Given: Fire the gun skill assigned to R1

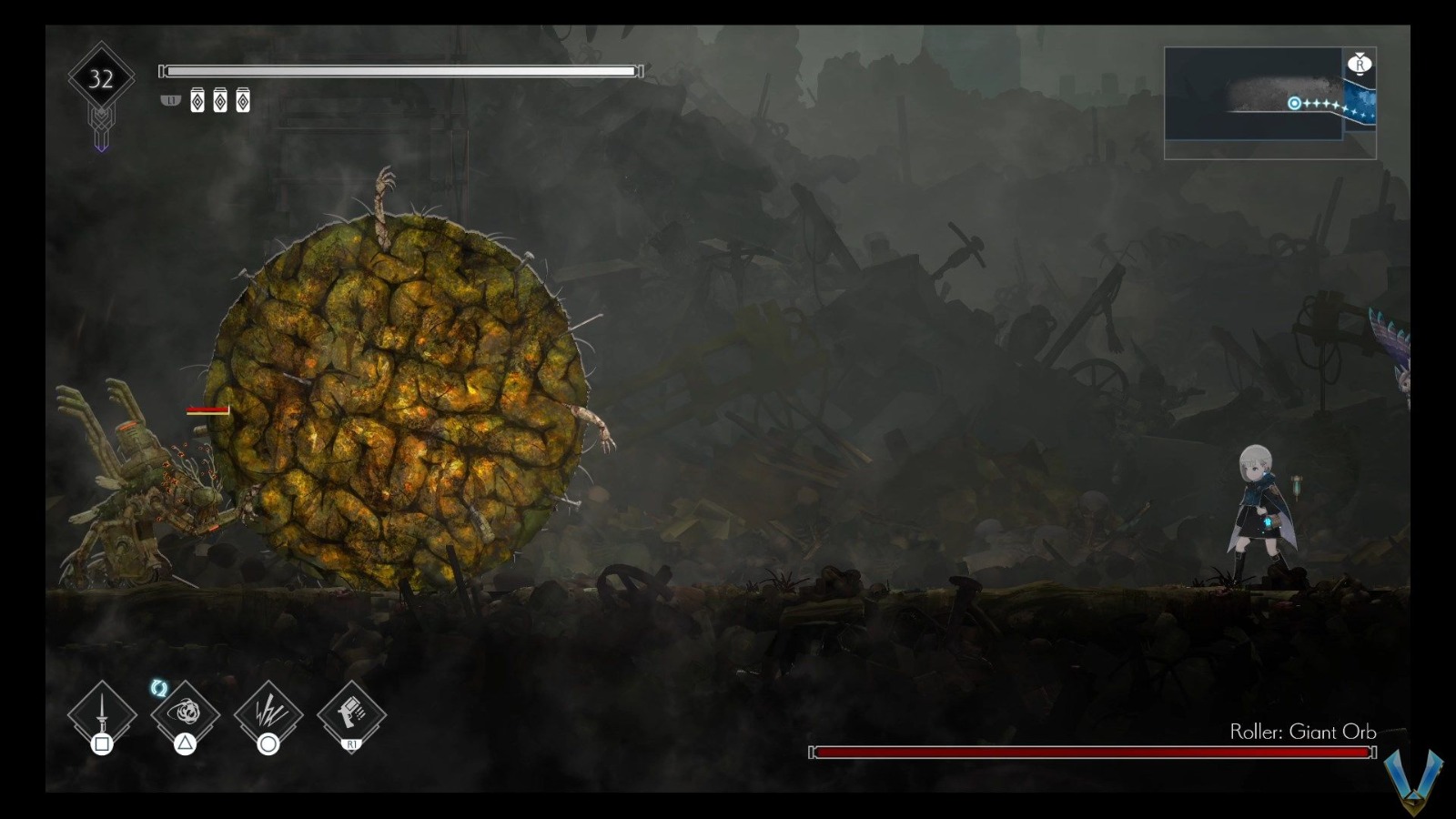Looking at the screenshot, I should [x=350, y=713].
